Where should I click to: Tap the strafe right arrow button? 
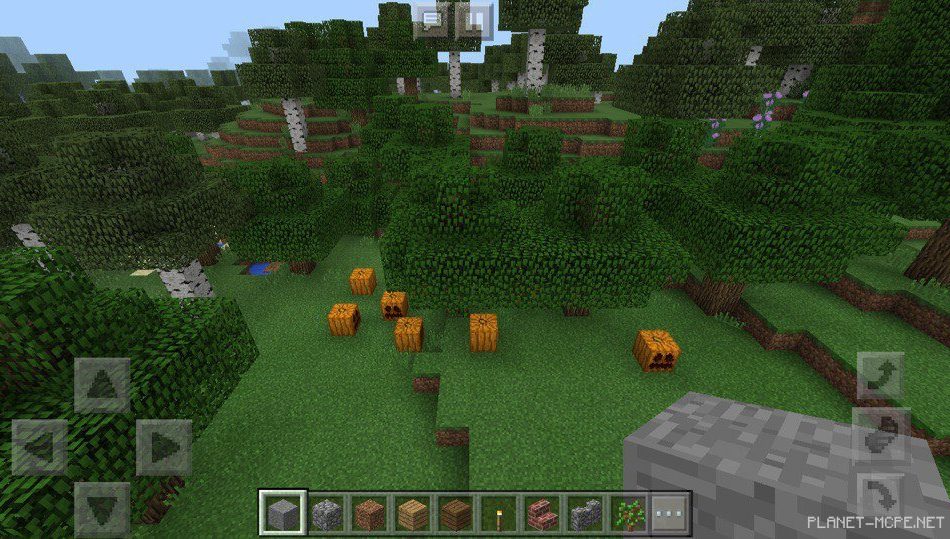click(163, 447)
